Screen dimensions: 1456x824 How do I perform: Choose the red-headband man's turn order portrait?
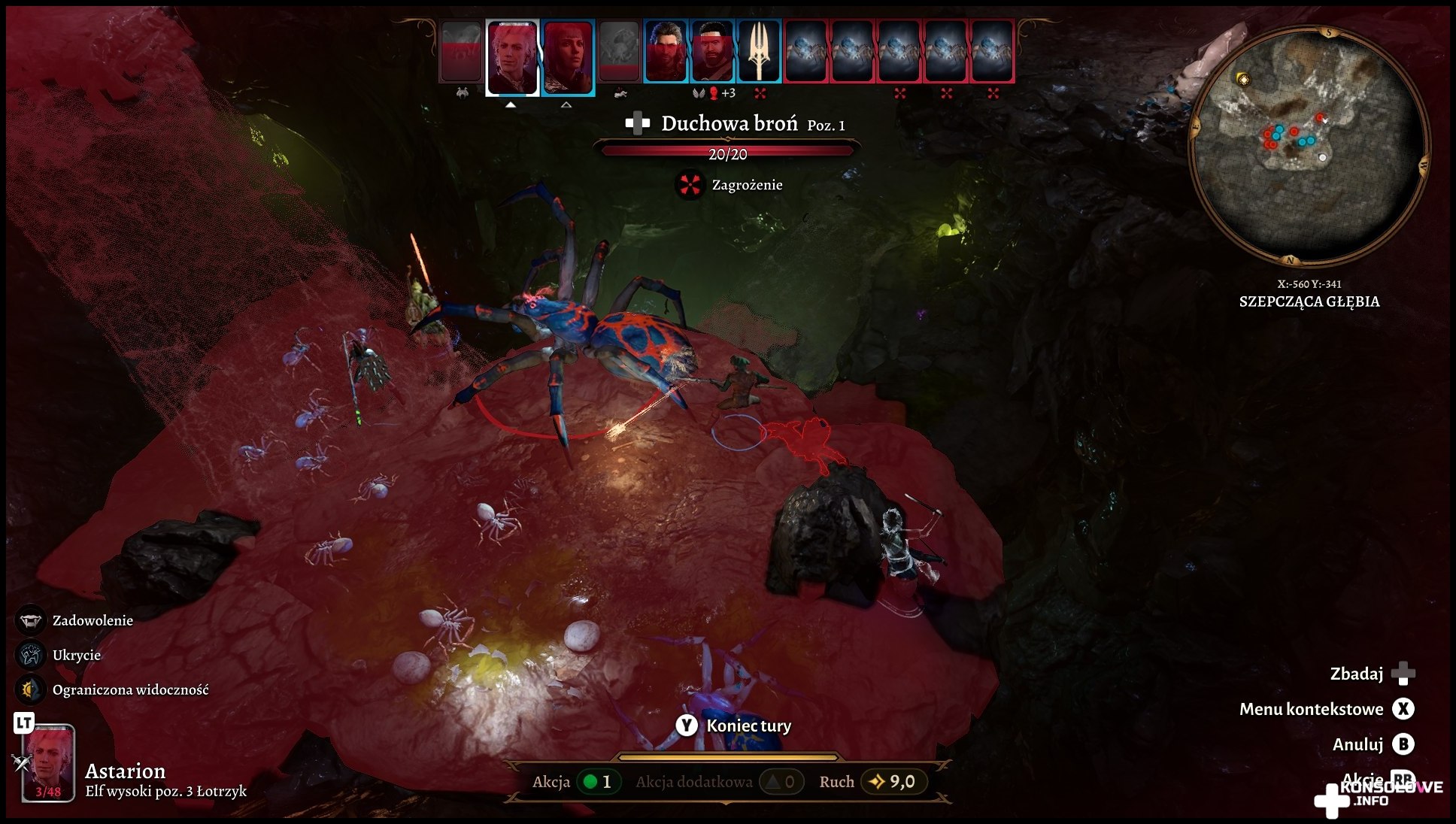click(712, 51)
